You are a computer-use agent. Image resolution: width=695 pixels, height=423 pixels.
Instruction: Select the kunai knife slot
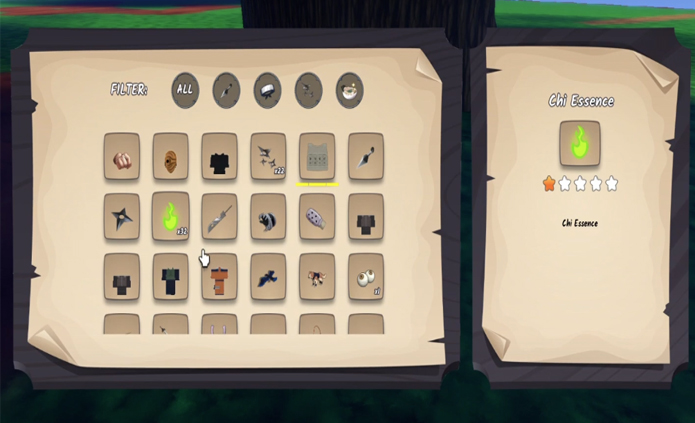[x=366, y=157]
